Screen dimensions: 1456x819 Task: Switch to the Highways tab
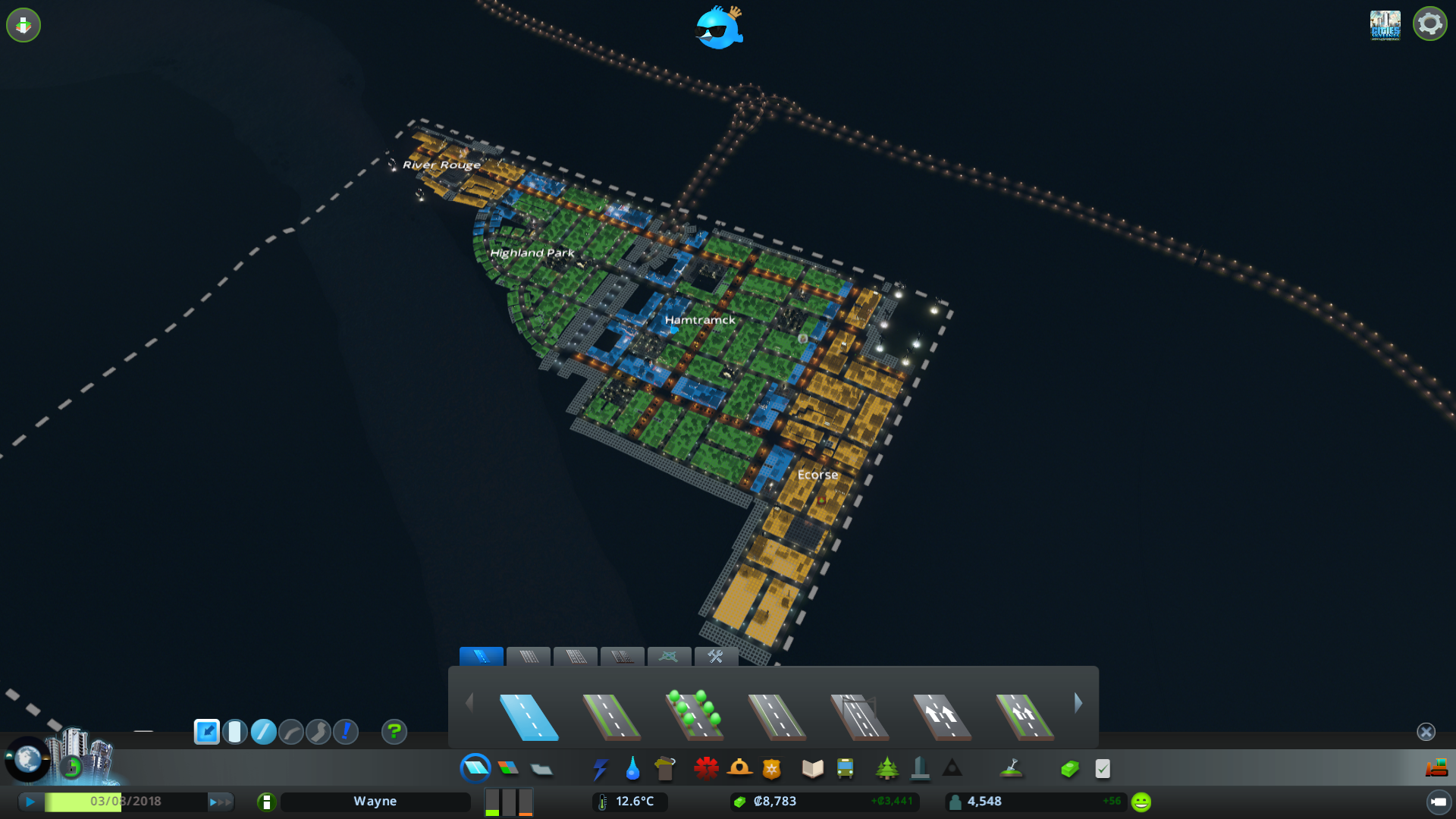point(622,657)
